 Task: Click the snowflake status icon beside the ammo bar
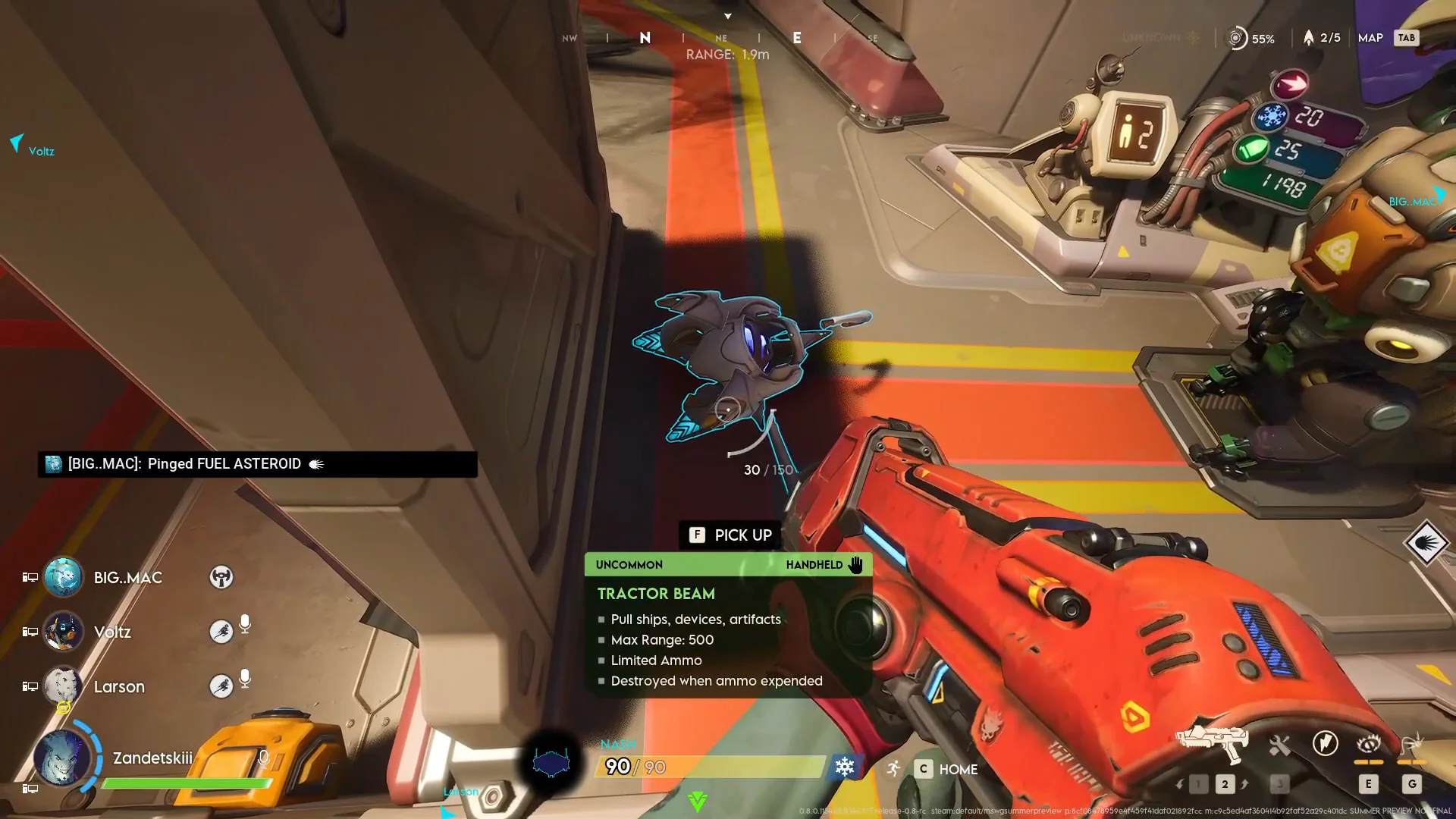point(844,767)
